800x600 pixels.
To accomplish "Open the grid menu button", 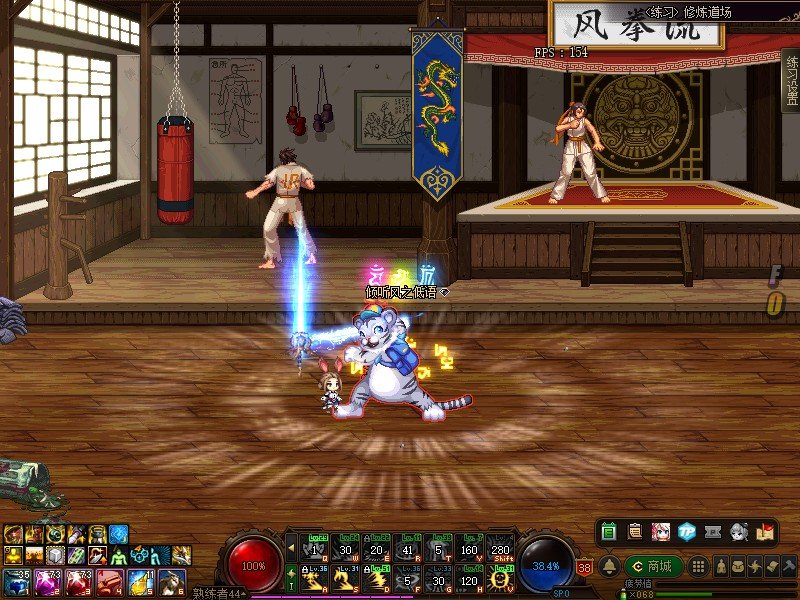I will coord(699,566).
